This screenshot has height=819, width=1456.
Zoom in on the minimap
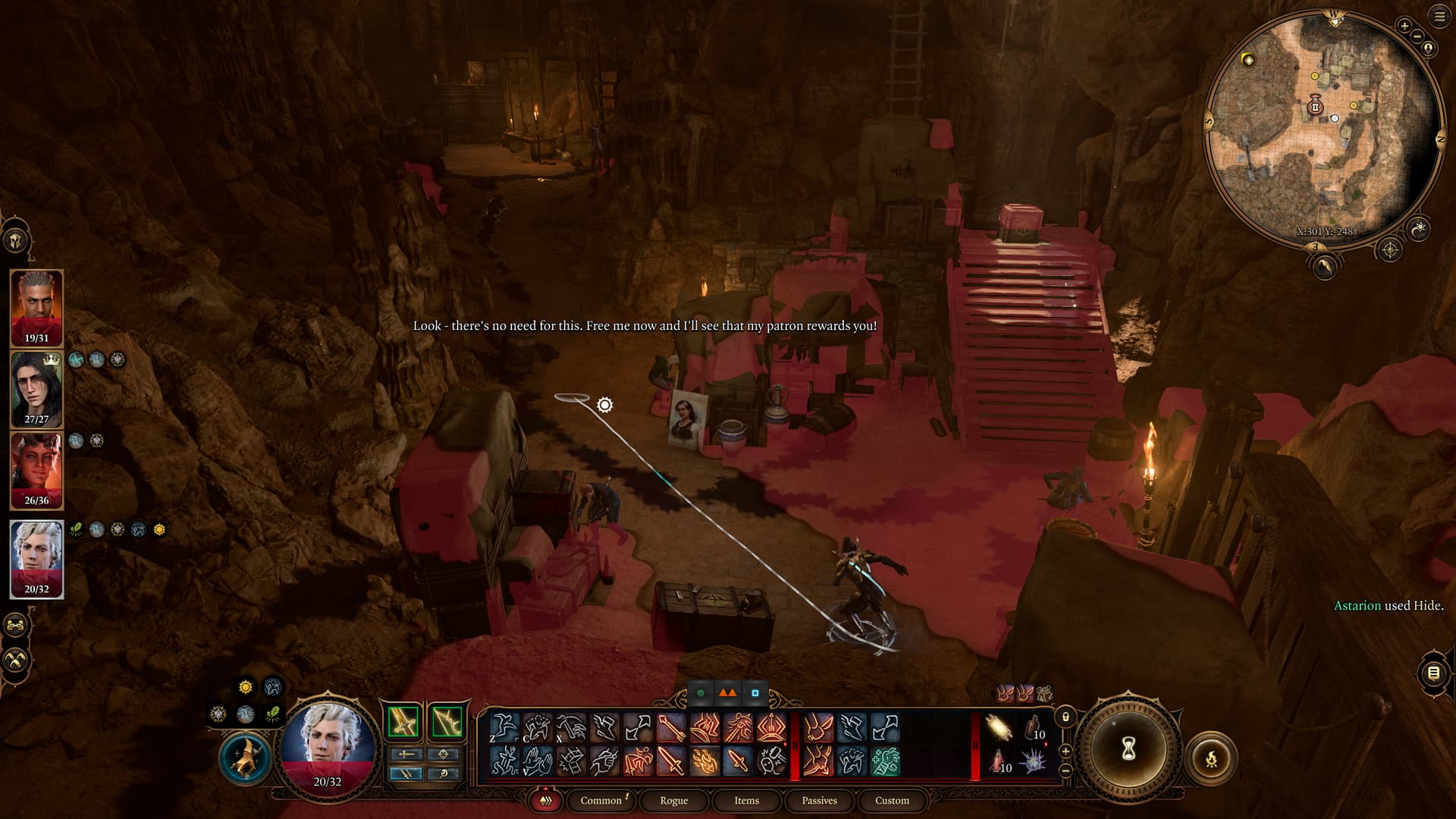(1404, 26)
